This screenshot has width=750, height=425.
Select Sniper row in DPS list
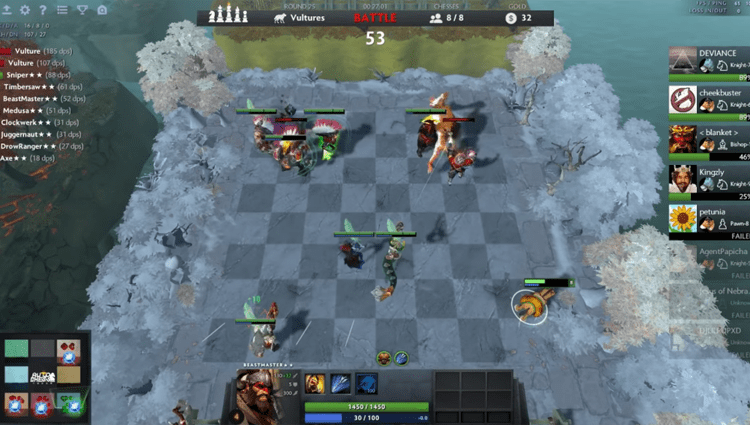pos(36,74)
